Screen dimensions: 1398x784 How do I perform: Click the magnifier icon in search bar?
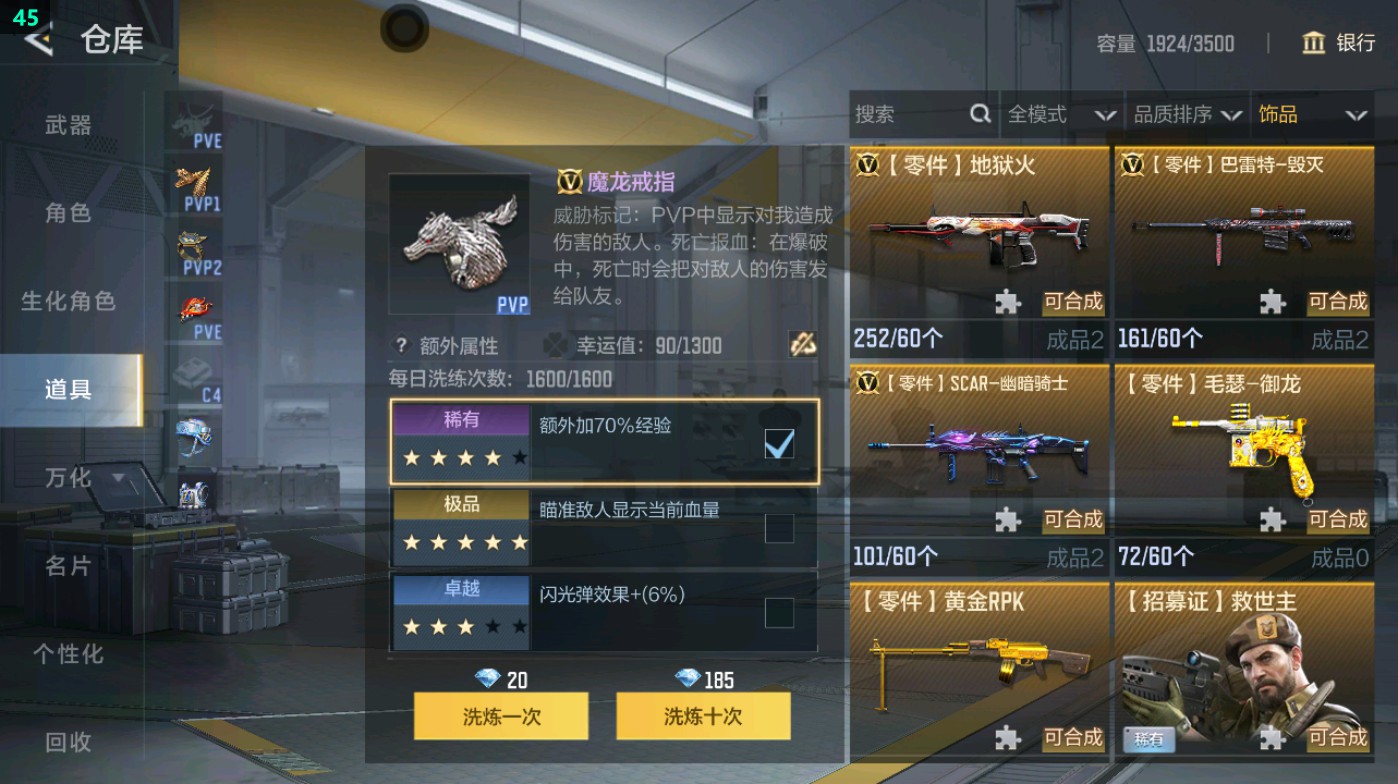coord(978,114)
